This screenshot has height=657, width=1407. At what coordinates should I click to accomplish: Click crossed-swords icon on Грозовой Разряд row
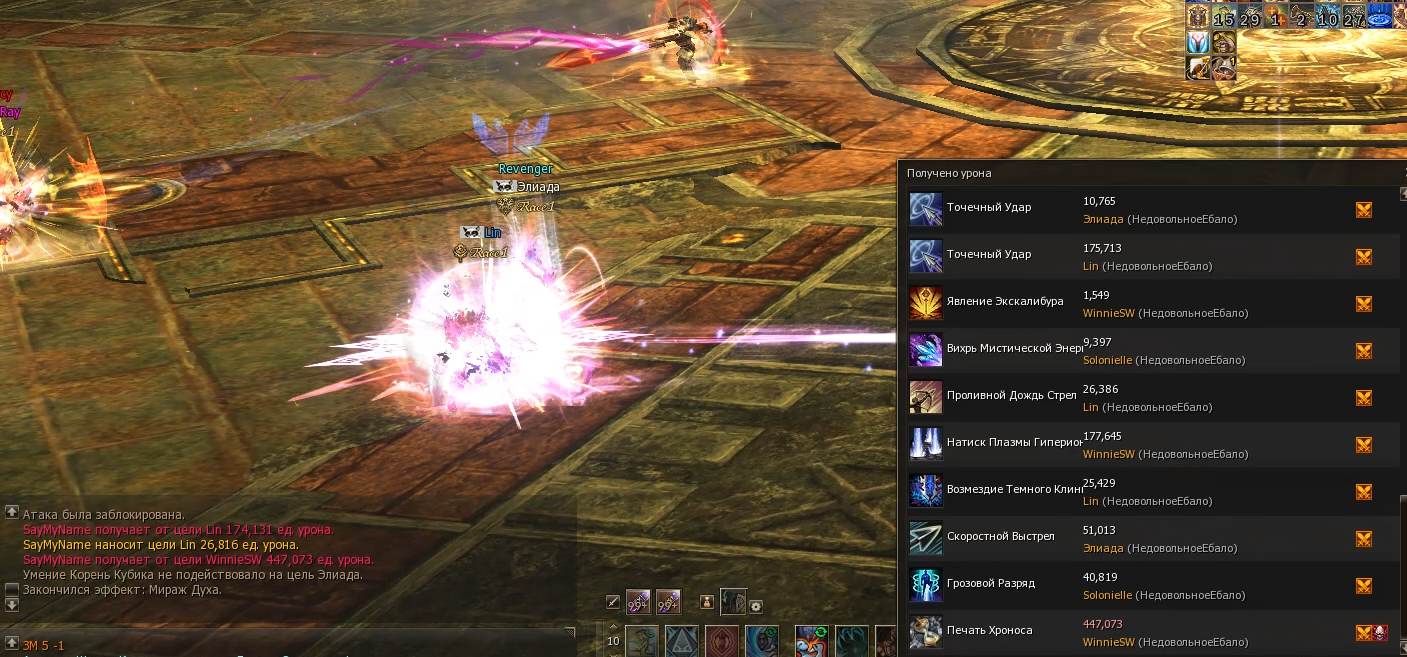tap(1363, 585)
